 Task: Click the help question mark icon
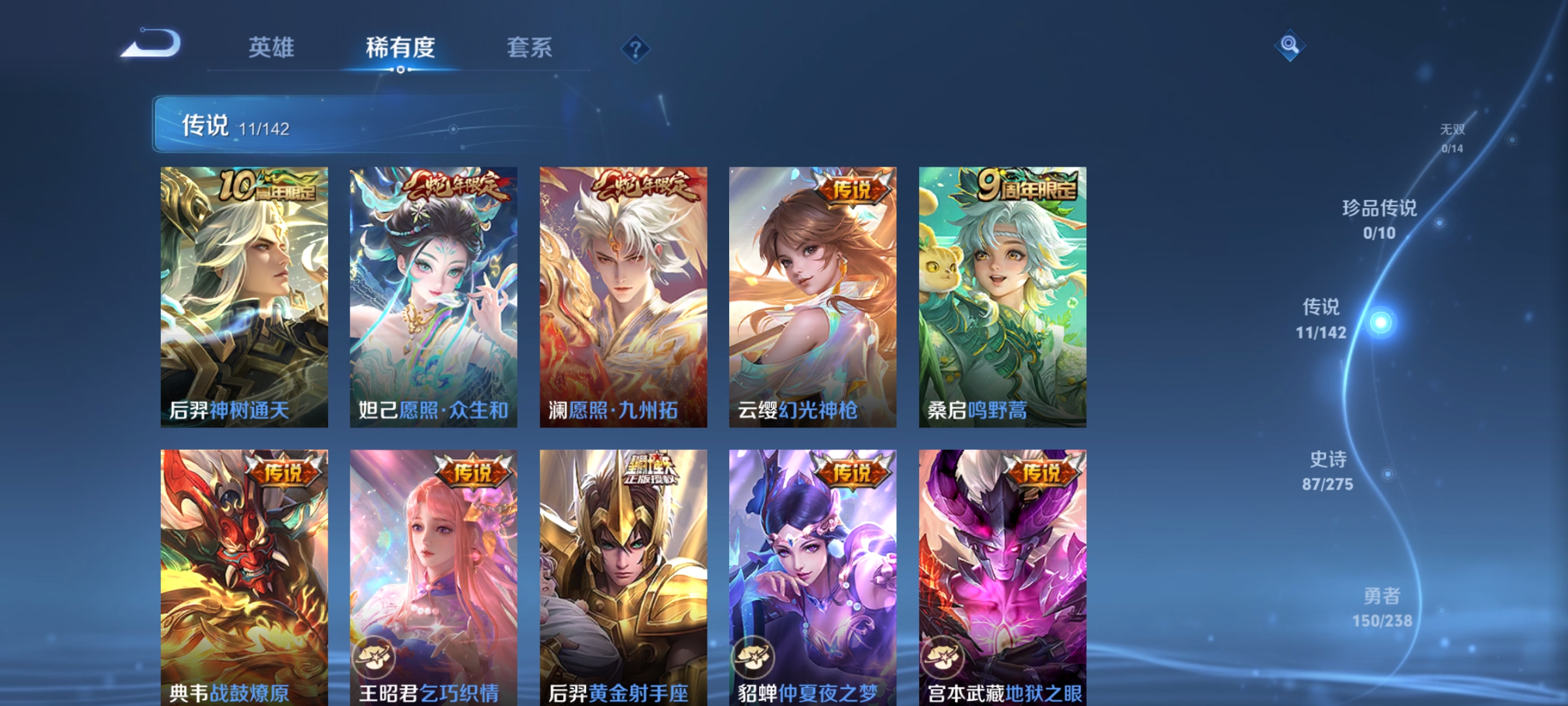pyautogui.click(x=636, y=48)
